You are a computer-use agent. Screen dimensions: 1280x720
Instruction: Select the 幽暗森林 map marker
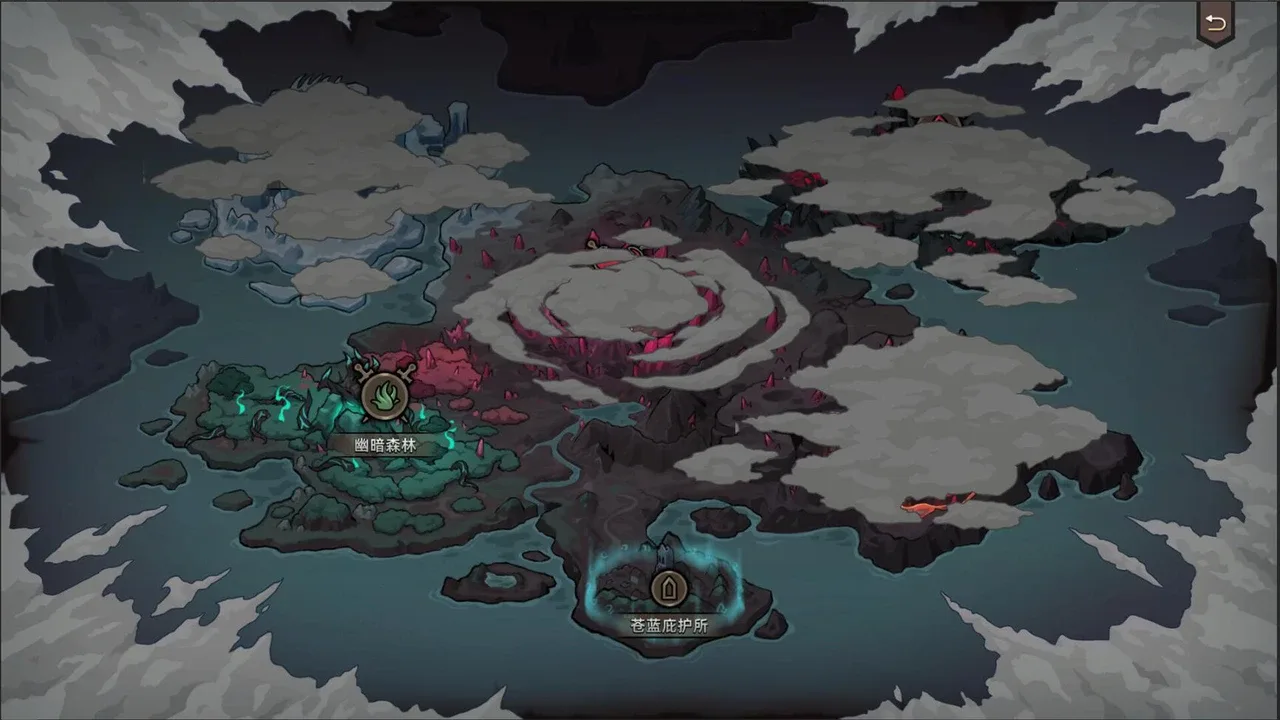click(x=384, y=397)
